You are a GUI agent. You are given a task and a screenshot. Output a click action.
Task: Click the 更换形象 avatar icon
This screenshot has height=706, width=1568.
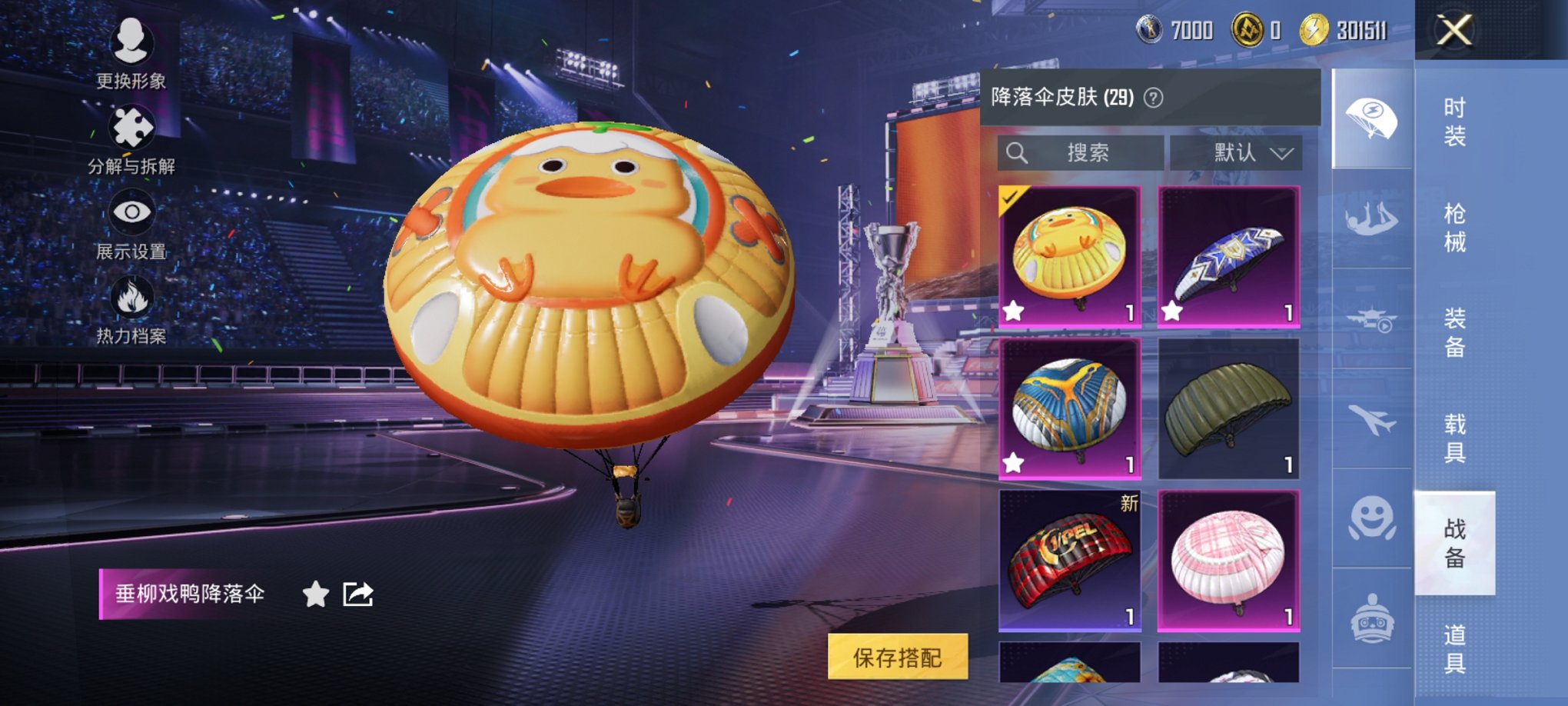click(x=132, y=42)
